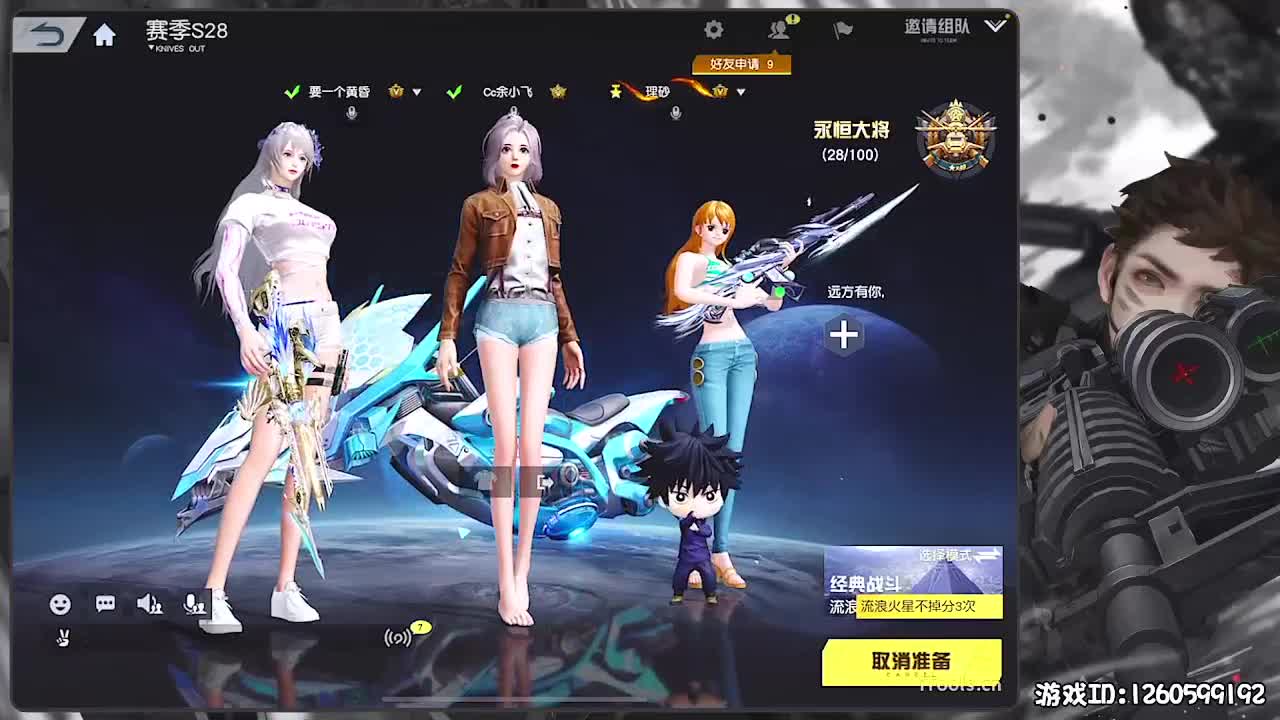Click the flag report icon in top bar
Viewport: 1280px width, 720px height.
[840, 30]
